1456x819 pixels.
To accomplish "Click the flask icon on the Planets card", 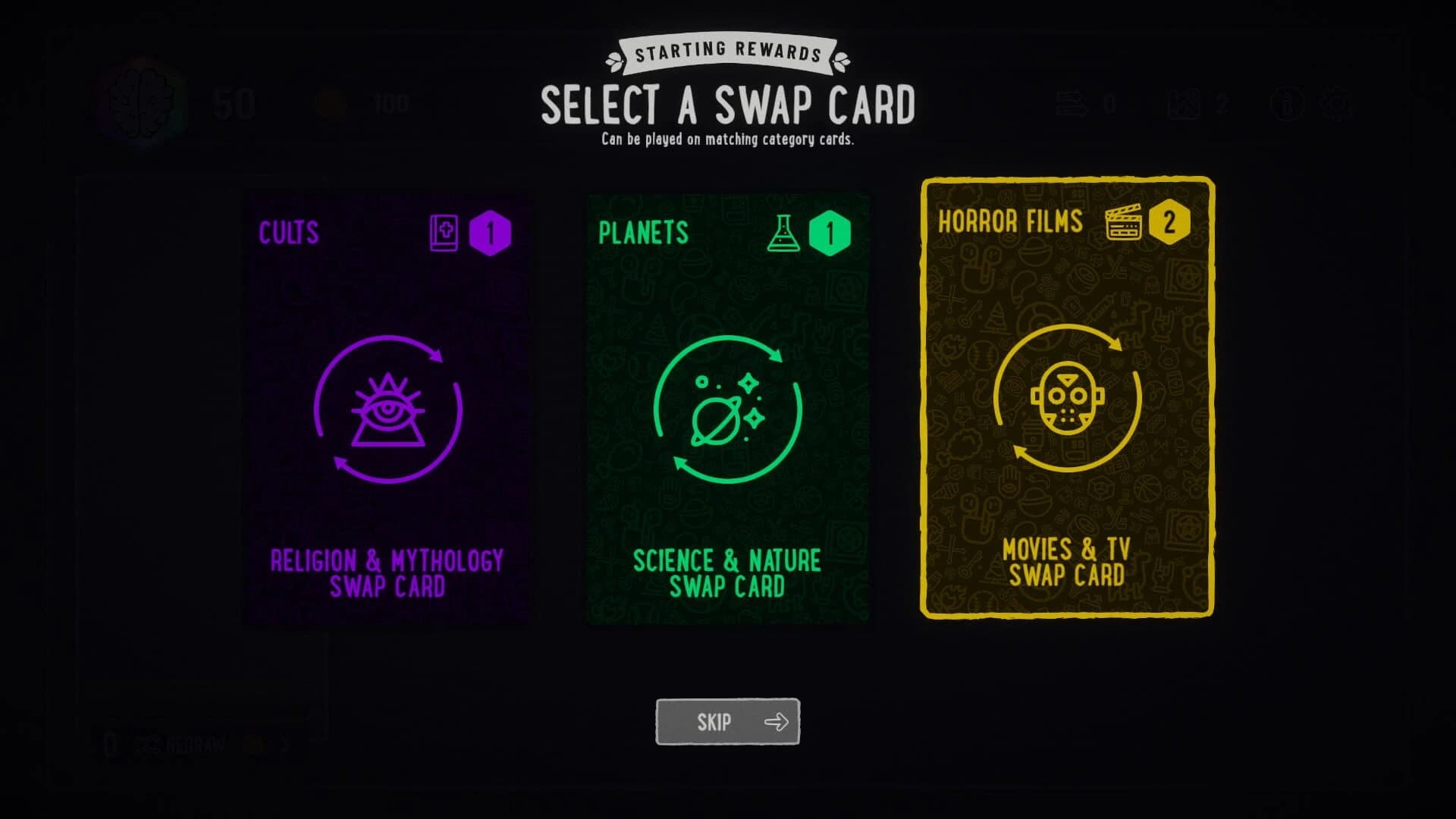I will tap(782, 232).
